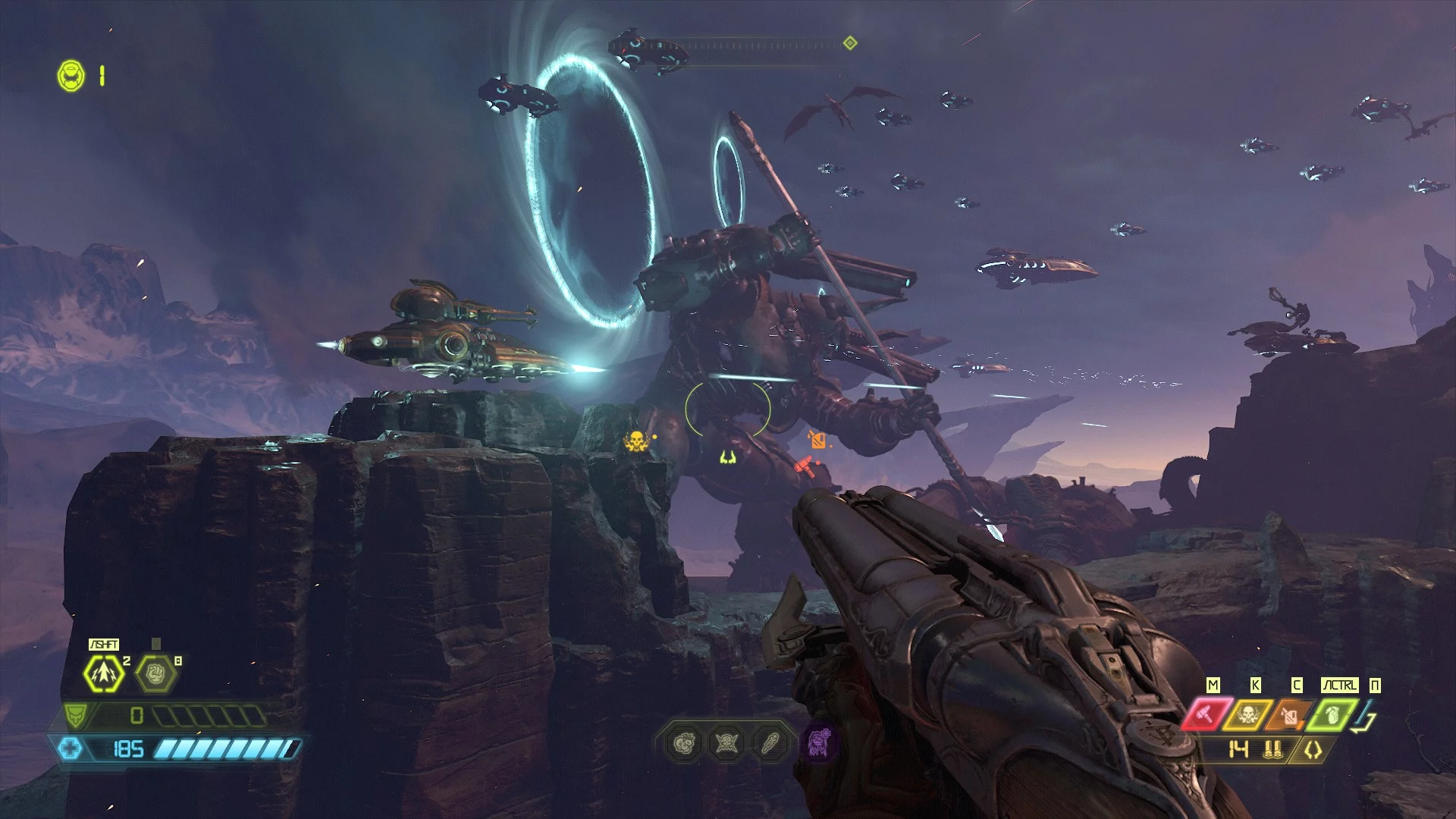Select the Blood Punch fist icon
This screenshot has width=1456, height=819.
[155, 673]
